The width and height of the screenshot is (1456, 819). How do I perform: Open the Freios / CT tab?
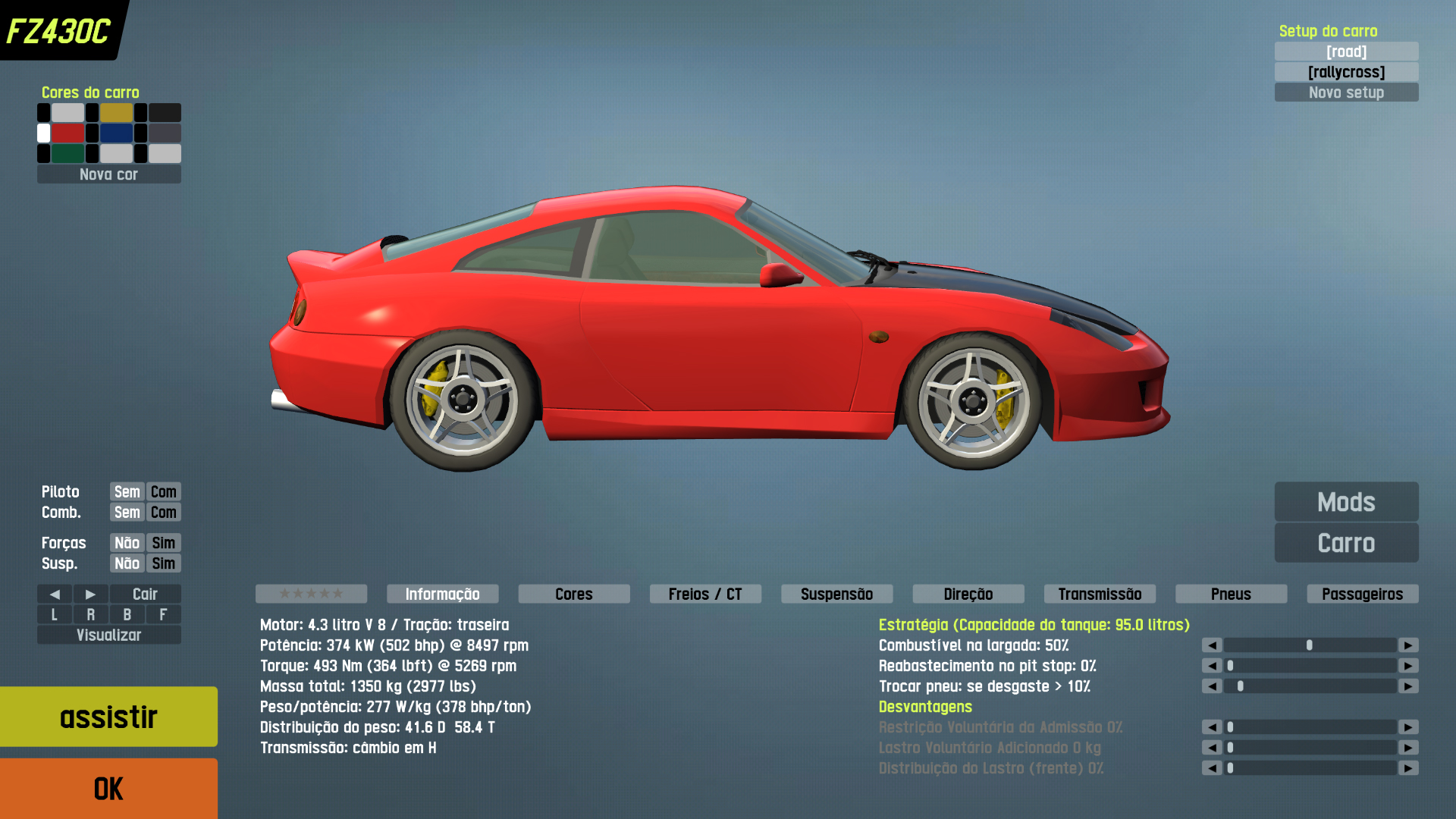(x=704, y=594)
